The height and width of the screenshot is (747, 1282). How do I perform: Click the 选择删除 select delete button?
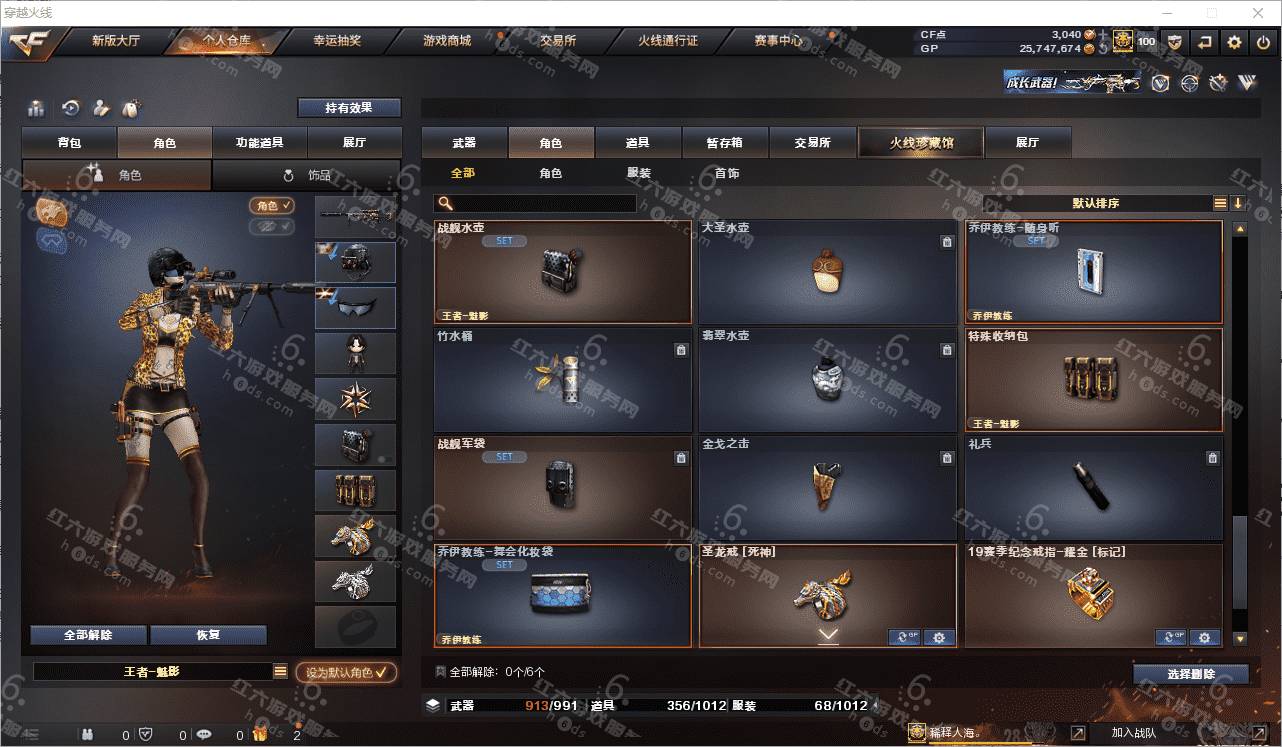[1191, 674]
